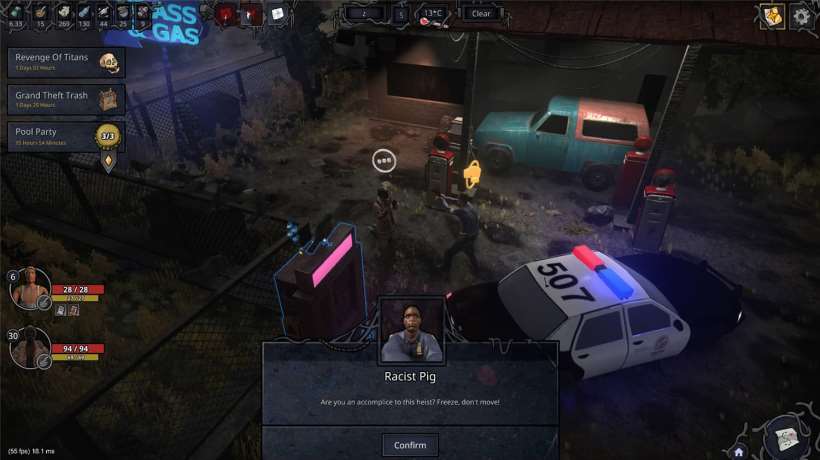Open the map in the bottom corner

(786, 437)
